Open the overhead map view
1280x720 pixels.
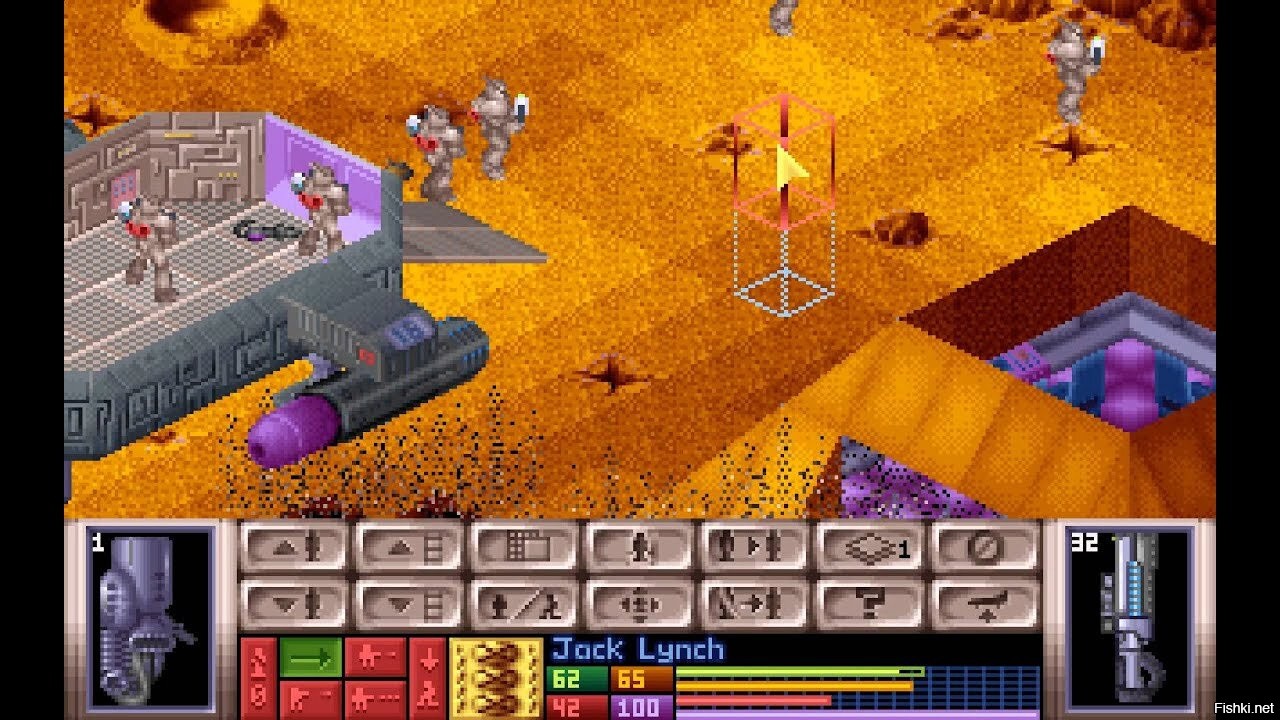pyautogui.click(x=525, y=547)
